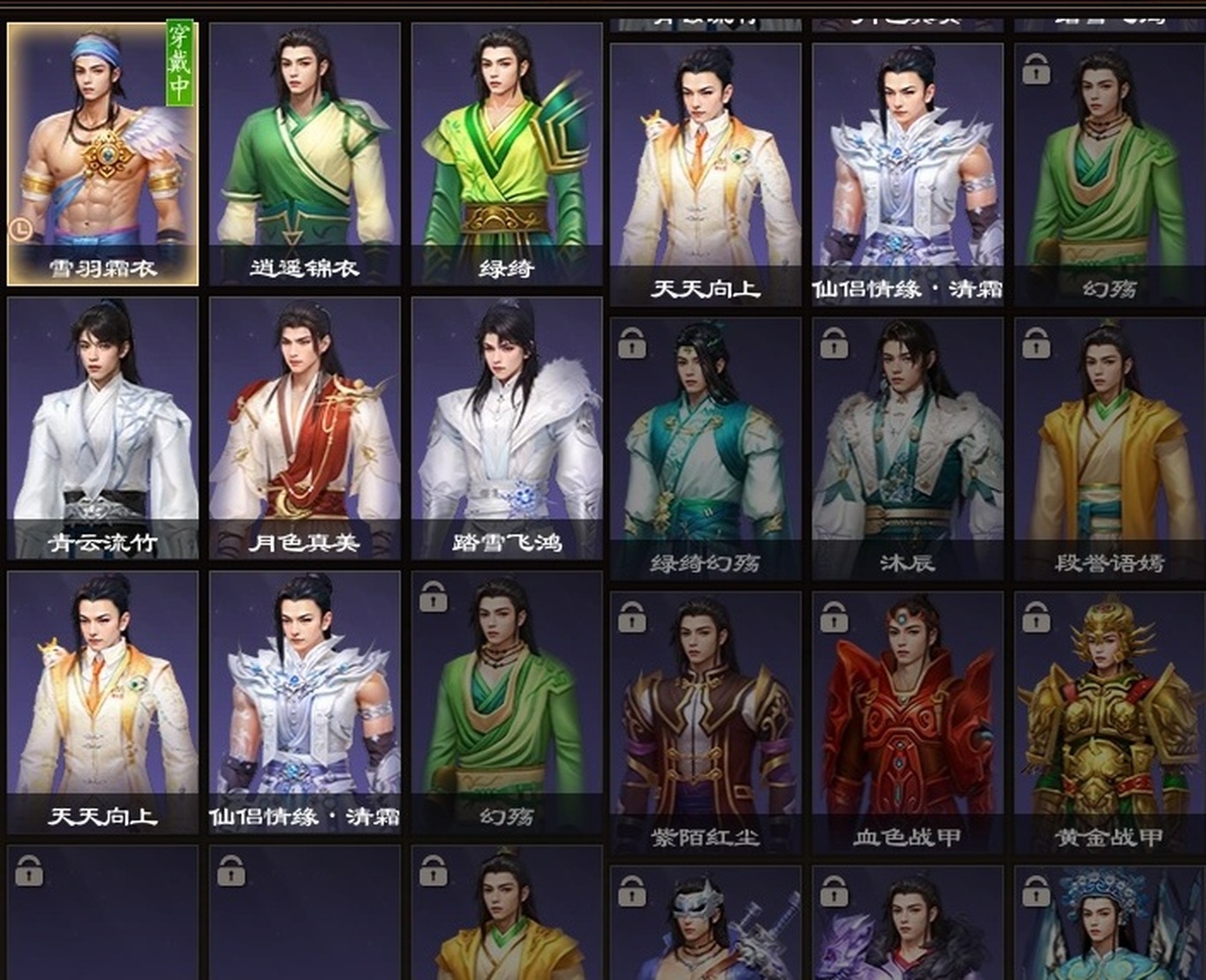This screenshot has height=980, width=1206.
Task: Click the locked 绿绮幻殇 costume
Action: click(705, 449)
